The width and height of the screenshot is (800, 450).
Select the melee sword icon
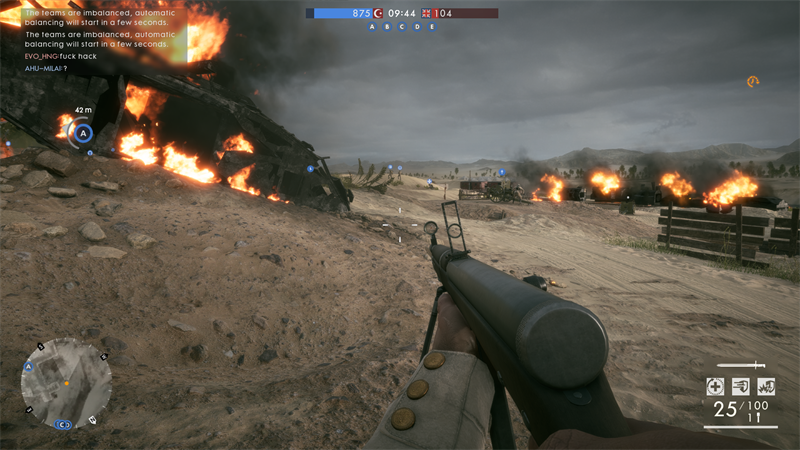click(741, 366)
